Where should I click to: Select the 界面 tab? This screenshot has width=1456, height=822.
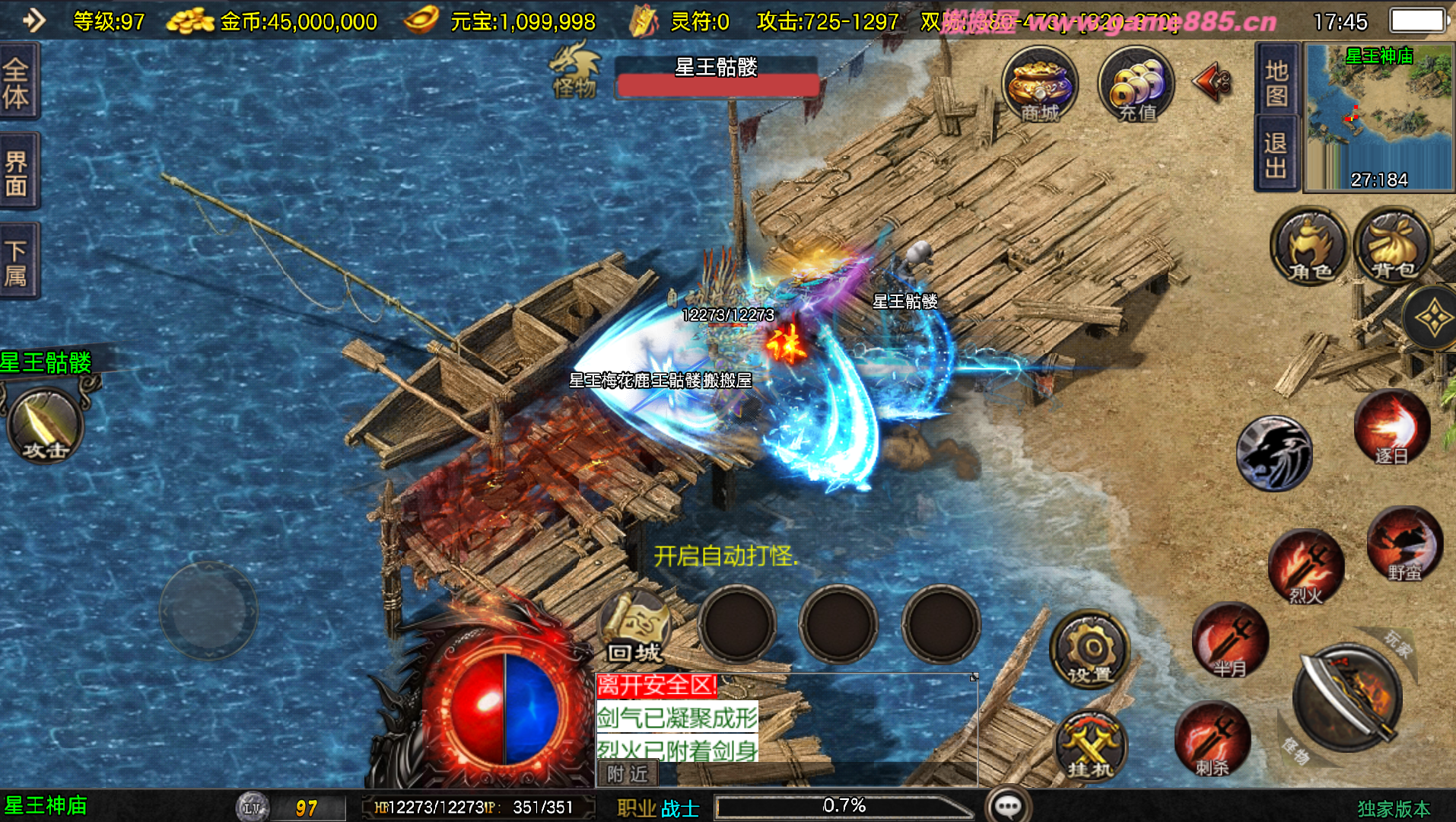coord(17,172)
